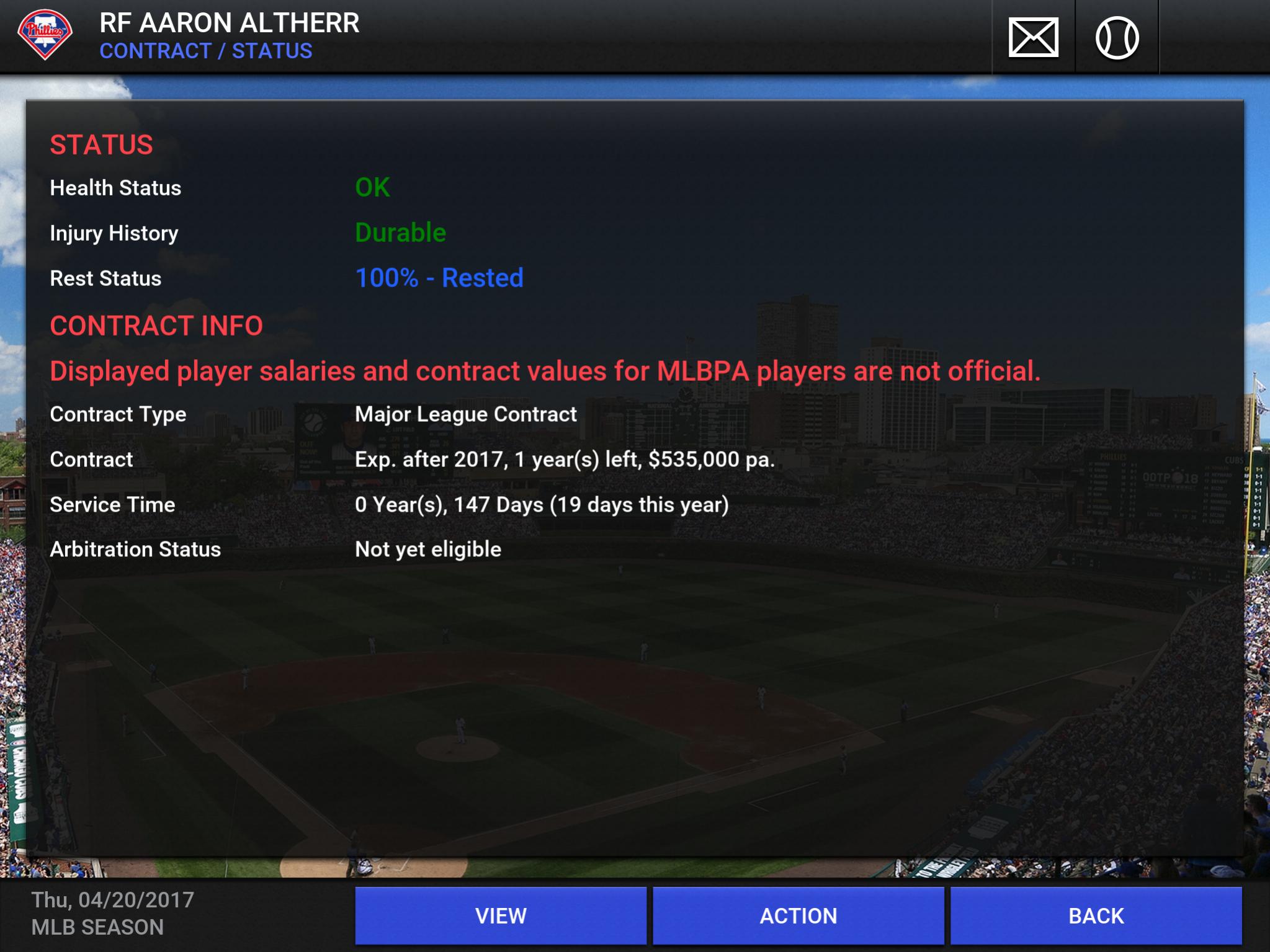This screenshot has height=952, width=1270.
Task: Select the Phillies team logo
Action: pyautogui.click(x=45, y=34)
